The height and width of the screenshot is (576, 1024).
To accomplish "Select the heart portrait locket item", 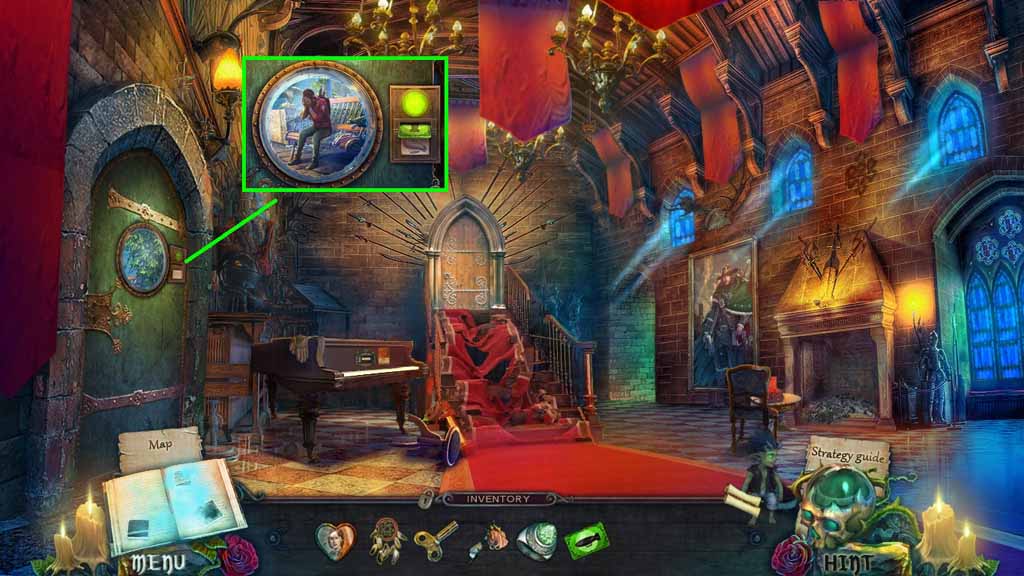I will pyautogui.click(x=336, y=541).
